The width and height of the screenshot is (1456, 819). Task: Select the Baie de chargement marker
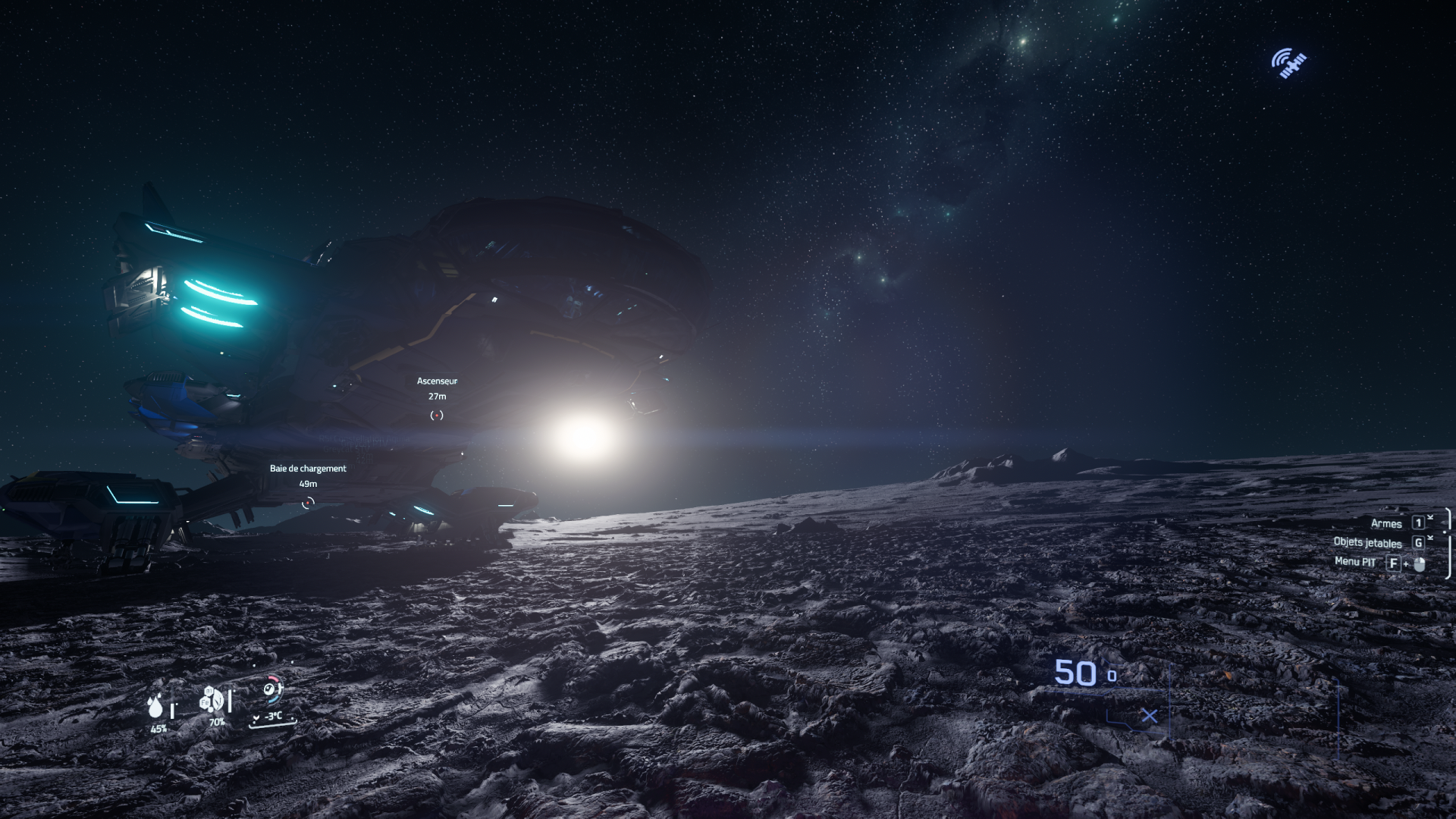(x=308, y=503)
